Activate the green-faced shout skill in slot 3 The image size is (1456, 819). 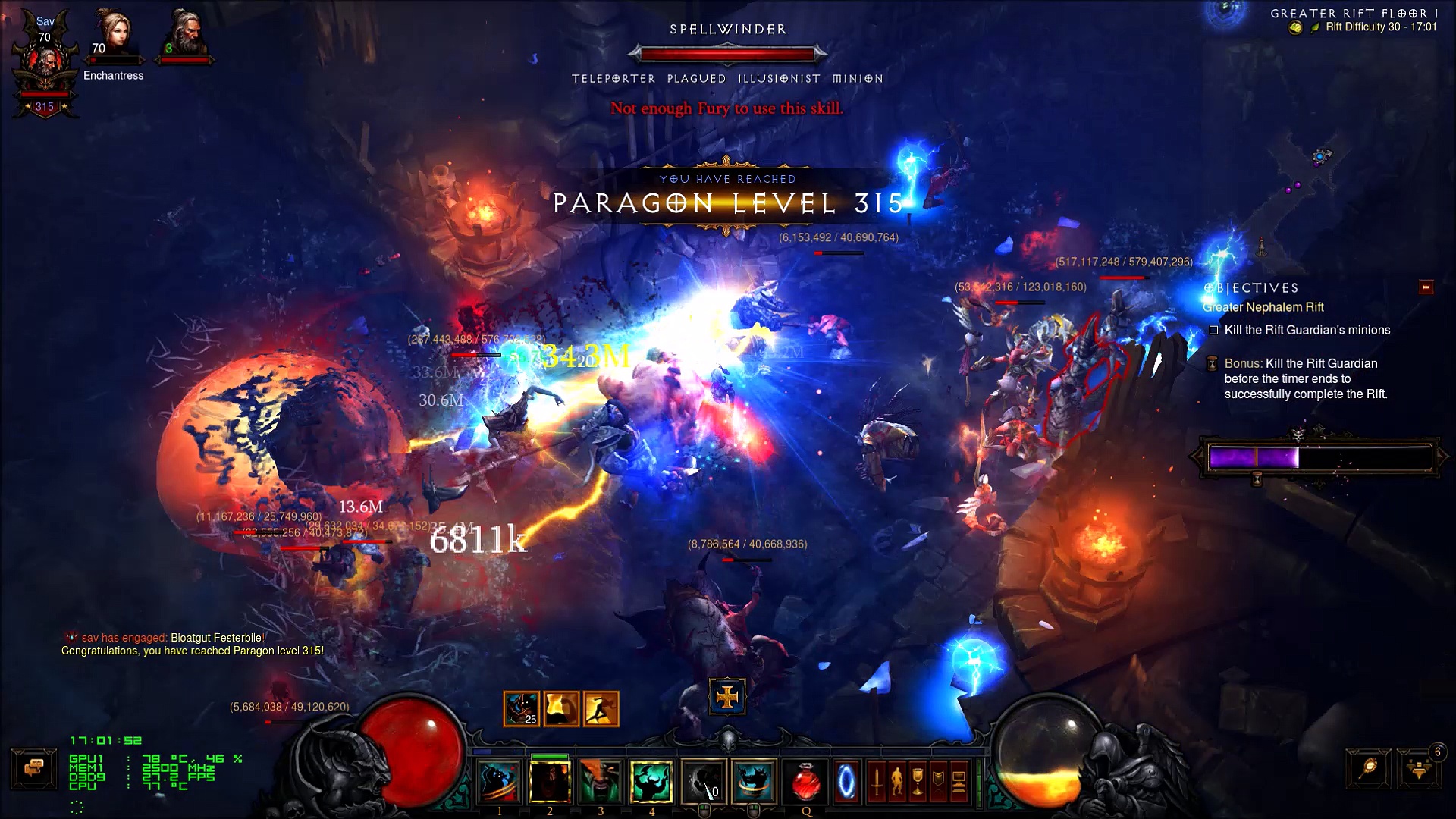coord(601,781)
